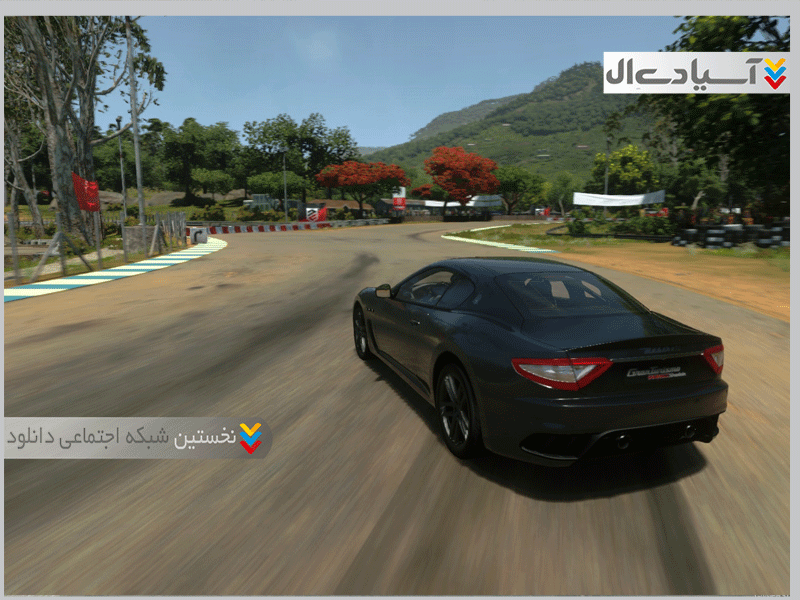Click the نخستین شبکه اجتماعی دانلود banner

137,438
